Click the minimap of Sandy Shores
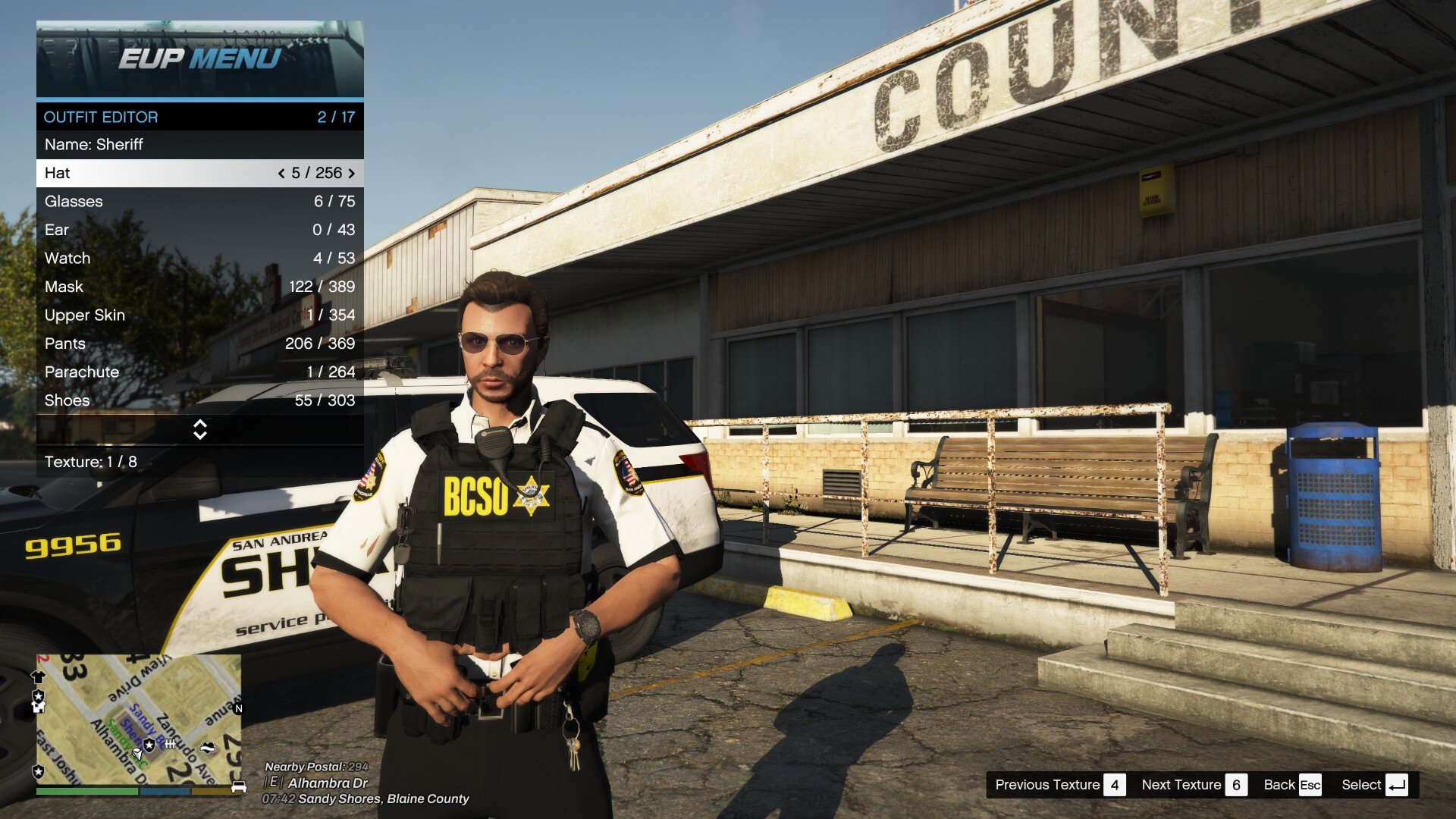Screen dimensions: 1456x819 click(139, 719)
